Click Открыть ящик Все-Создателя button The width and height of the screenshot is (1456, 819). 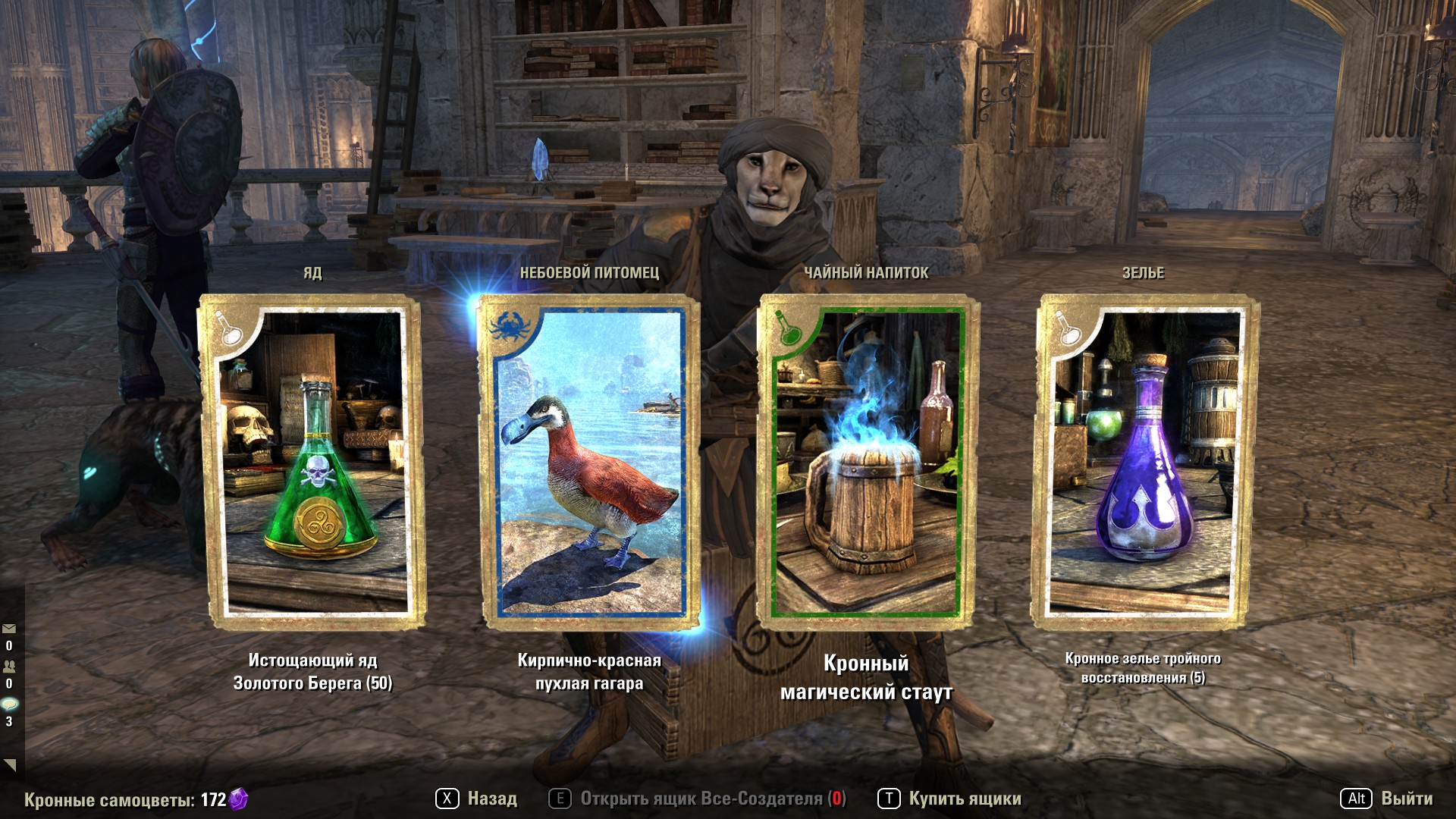point(698,799)
